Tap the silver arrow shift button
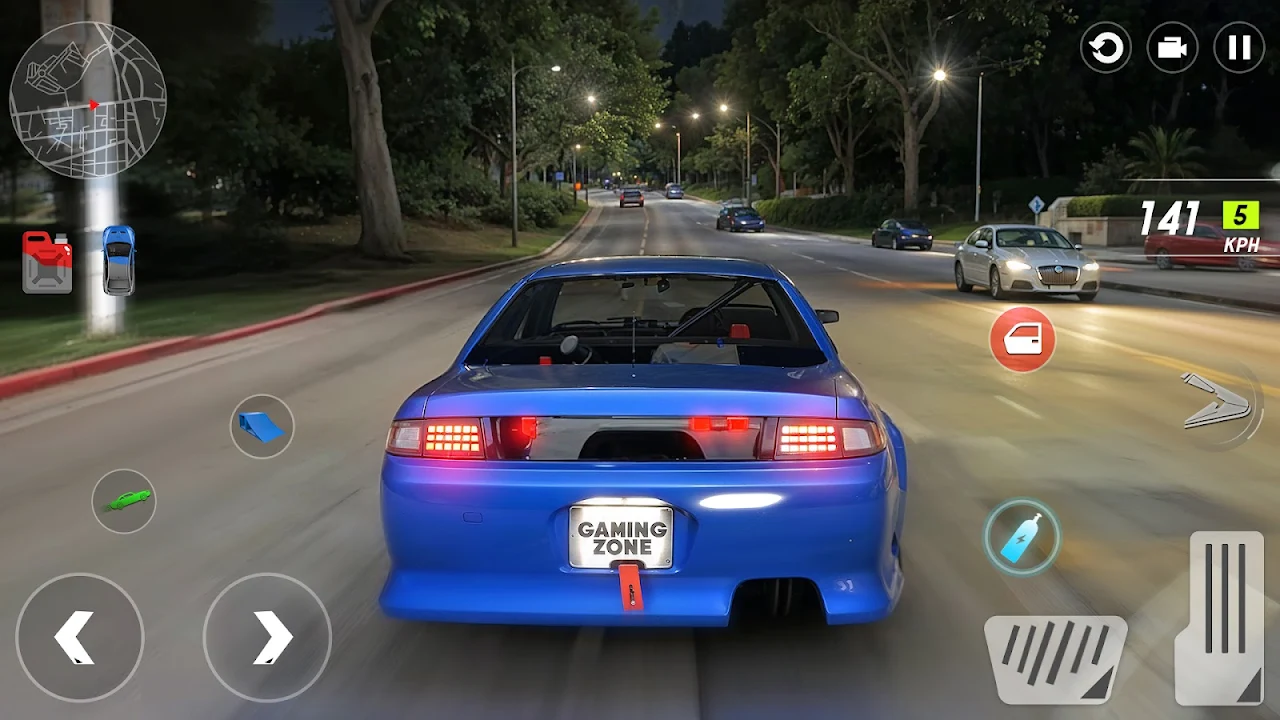Viewport: 1280px width, 720px height. (1218, 403)
